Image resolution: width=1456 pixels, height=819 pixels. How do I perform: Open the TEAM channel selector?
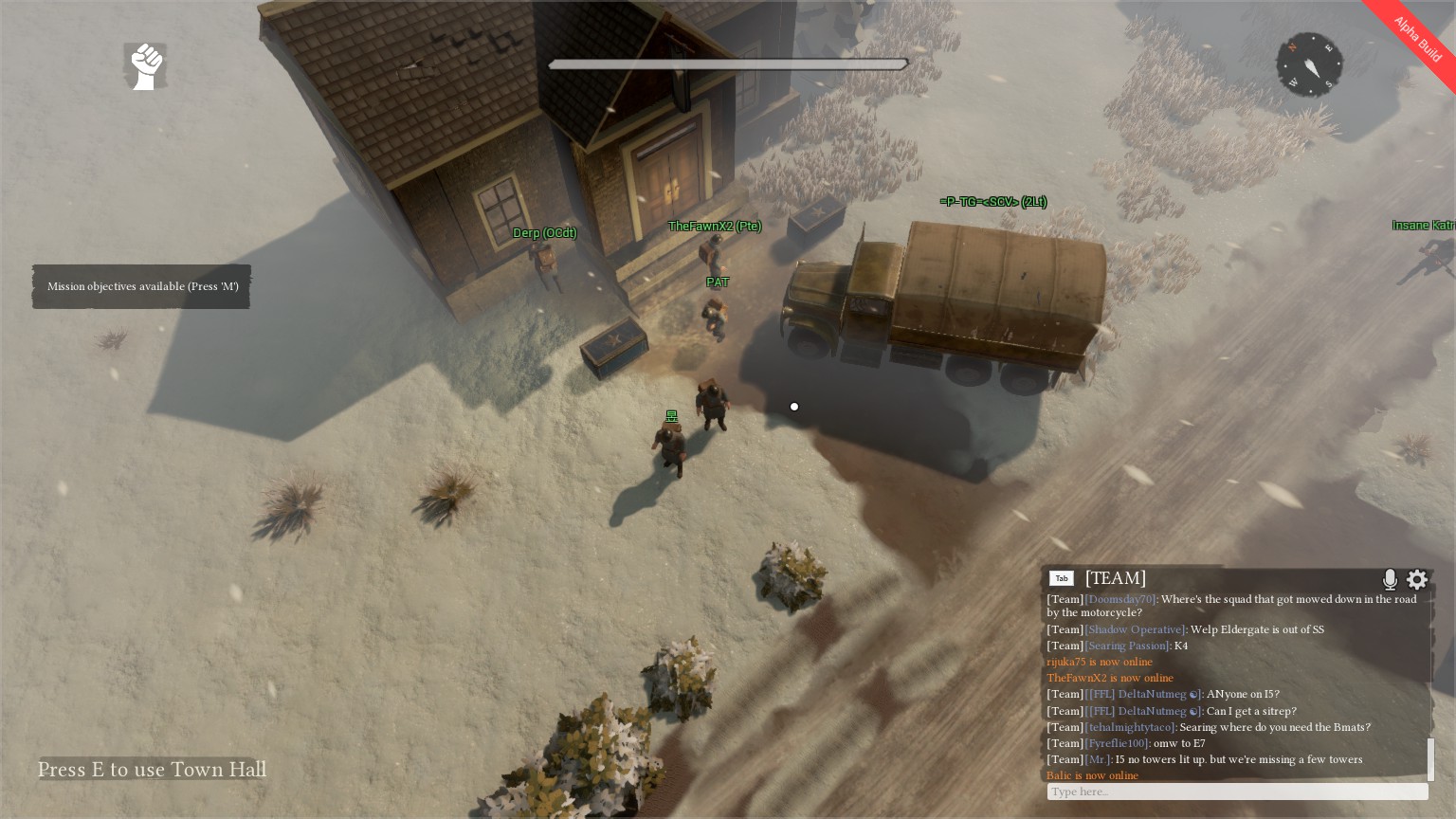pyautogui.click(x=1116, y=578)
